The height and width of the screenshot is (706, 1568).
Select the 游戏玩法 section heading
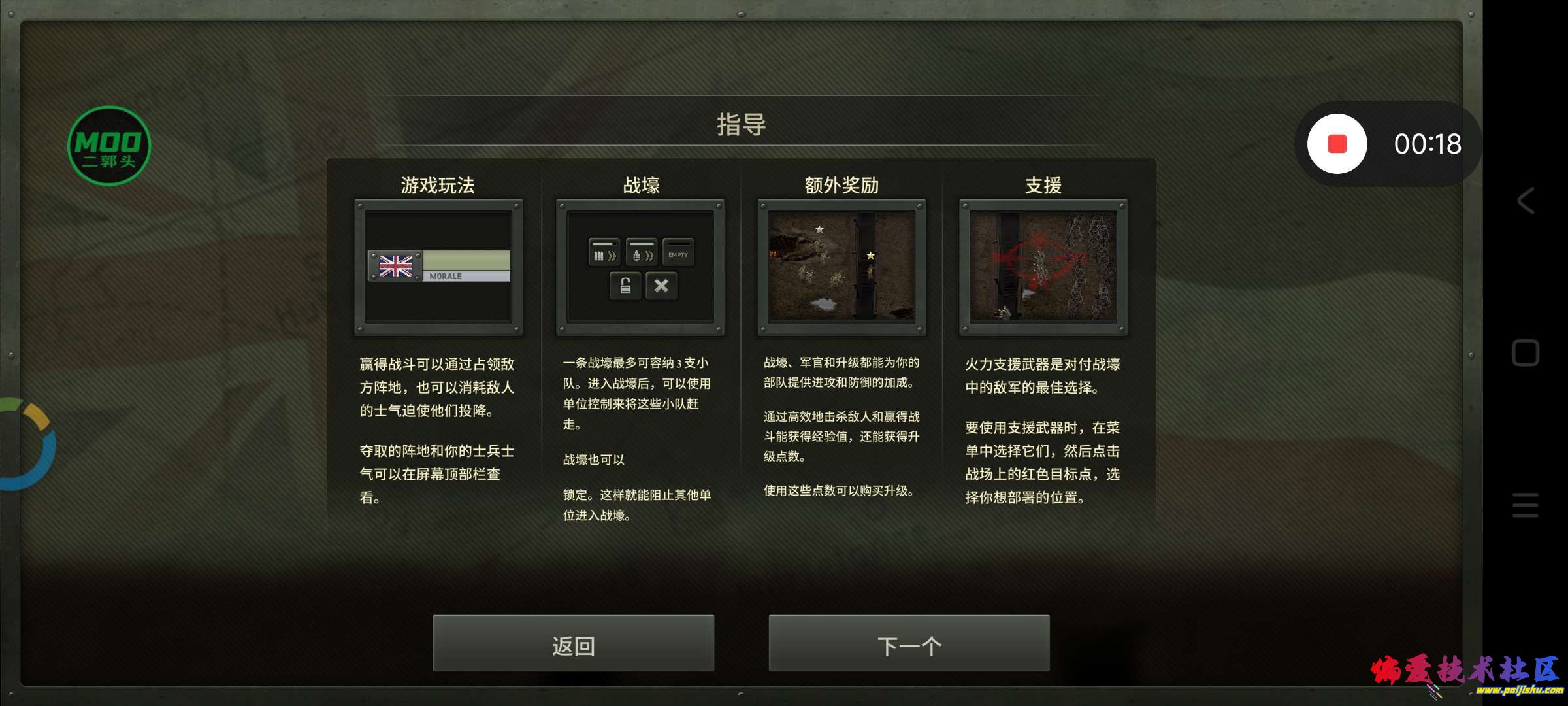tap(438, 185)
